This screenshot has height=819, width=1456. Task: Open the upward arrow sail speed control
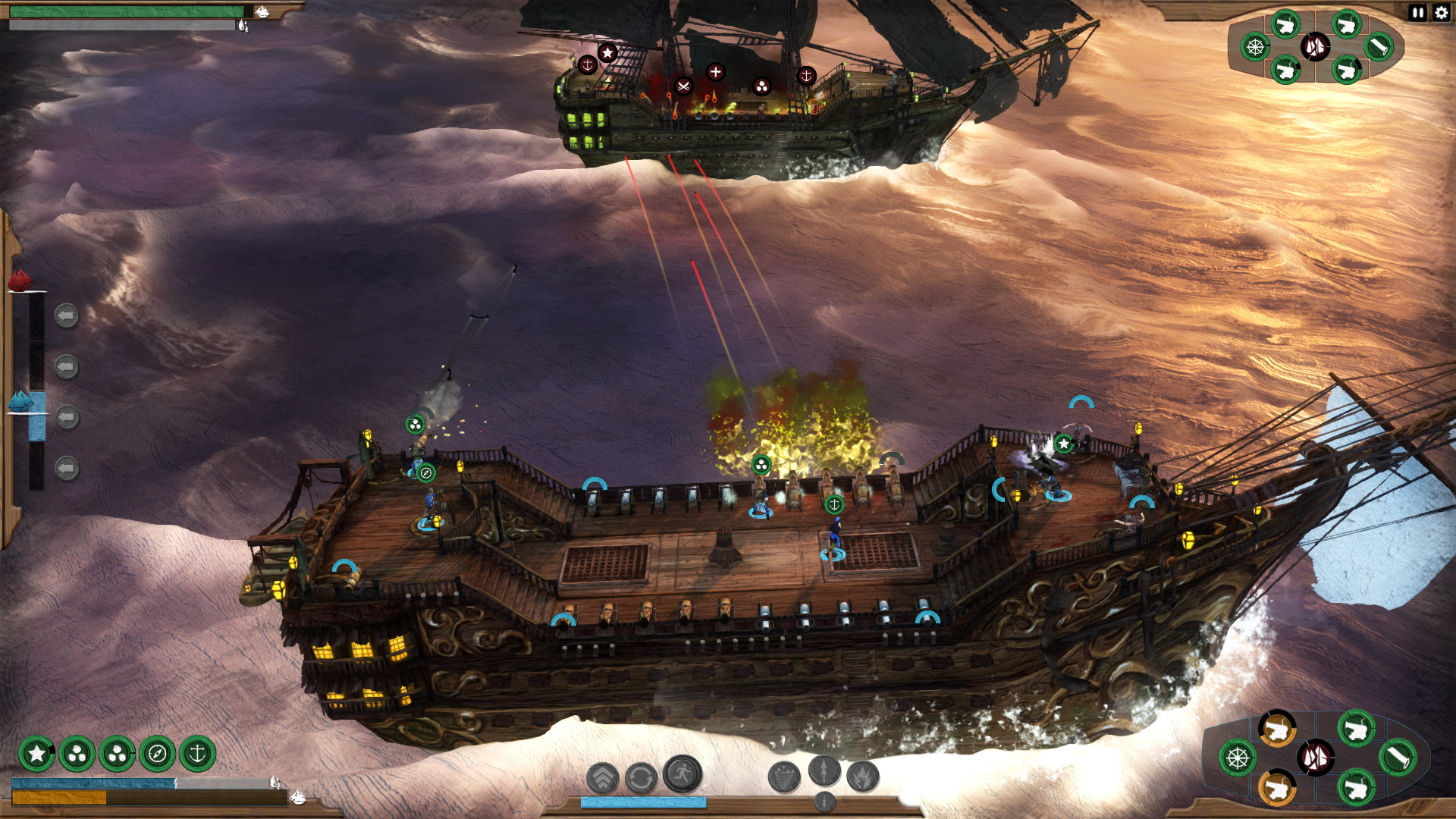(824, 772)
